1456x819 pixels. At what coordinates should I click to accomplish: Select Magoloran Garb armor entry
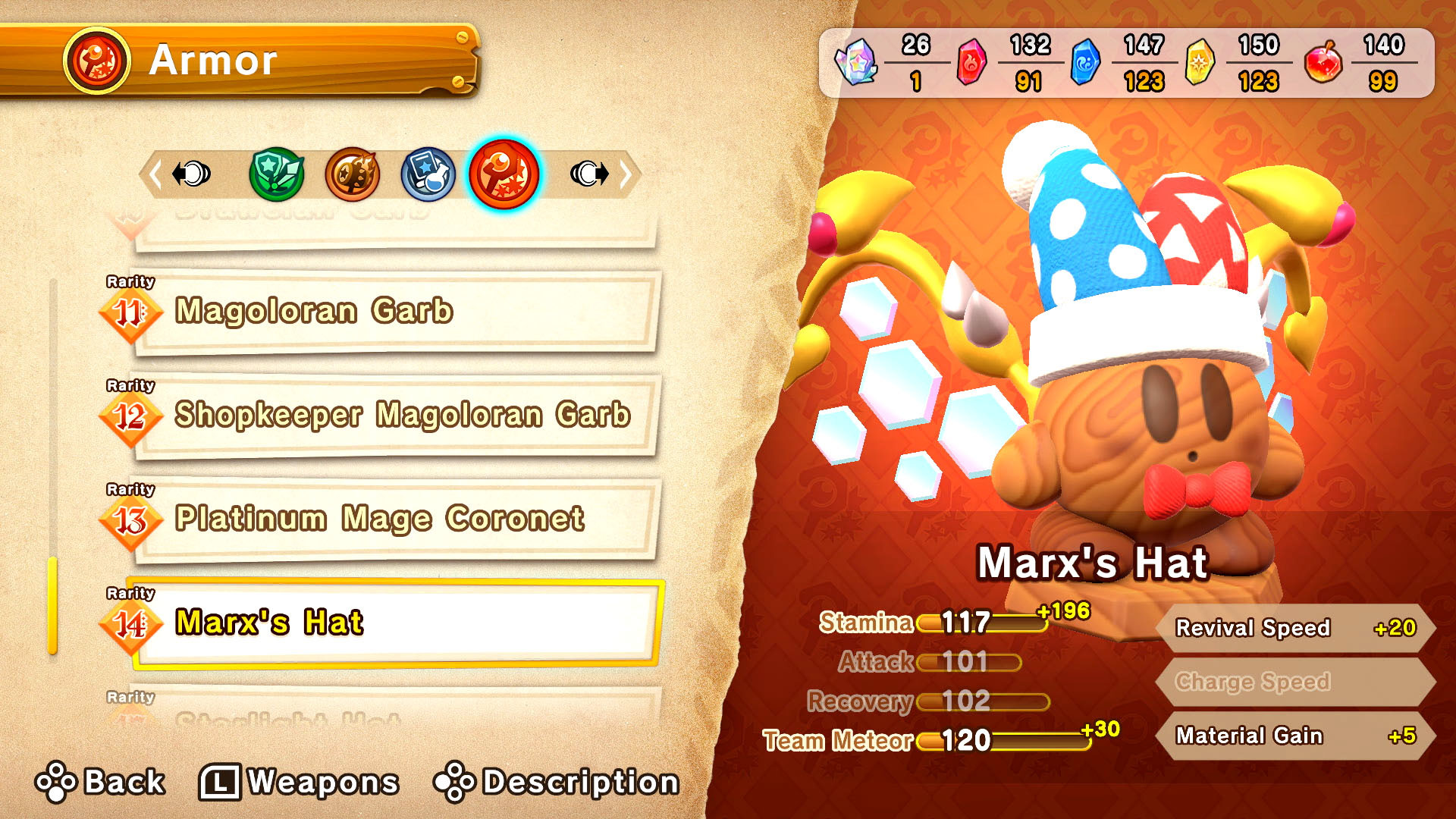(x=394, y=312)
